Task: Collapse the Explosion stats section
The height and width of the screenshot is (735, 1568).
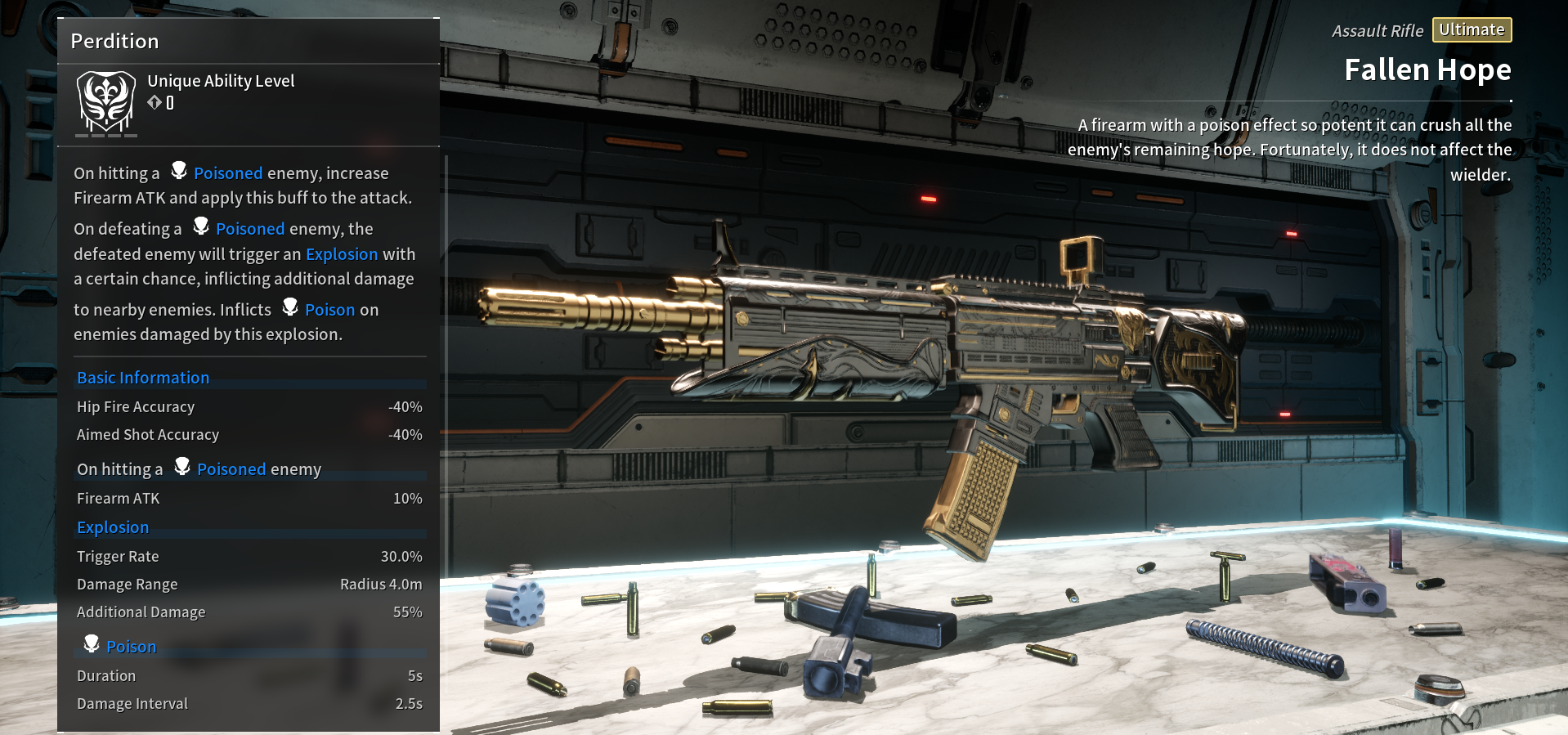Action: click(x=113, y=527)
